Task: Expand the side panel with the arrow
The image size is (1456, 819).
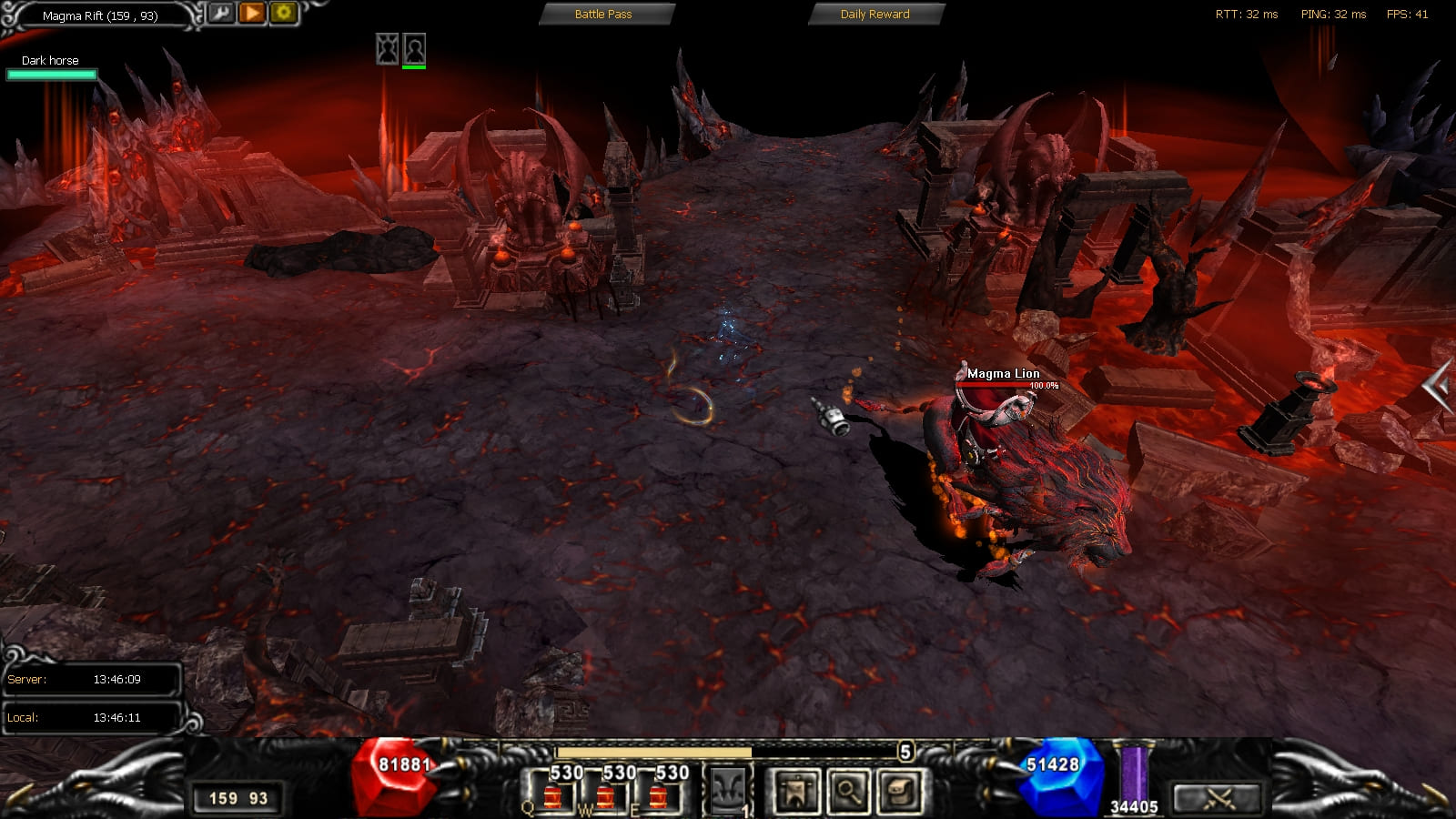Action: [1438, 388]
